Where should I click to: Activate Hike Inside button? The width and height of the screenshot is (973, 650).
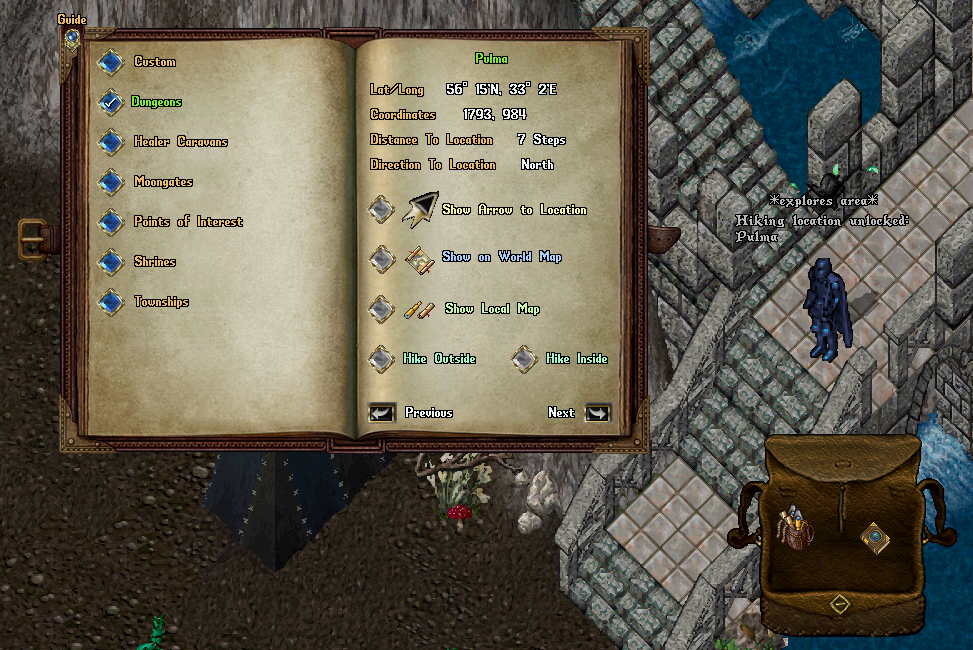tap(525, 359)
